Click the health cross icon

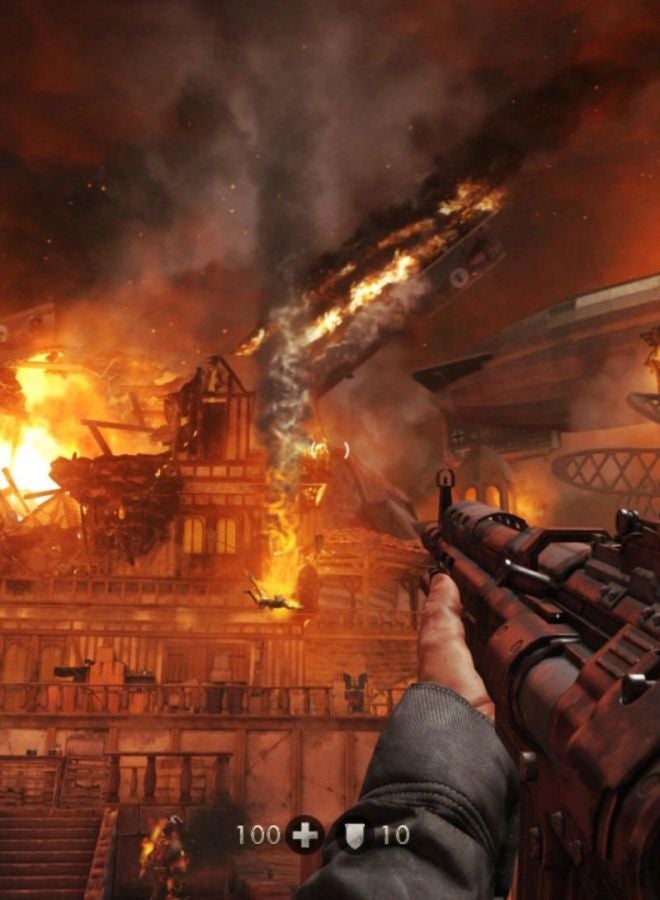(304, 834)
